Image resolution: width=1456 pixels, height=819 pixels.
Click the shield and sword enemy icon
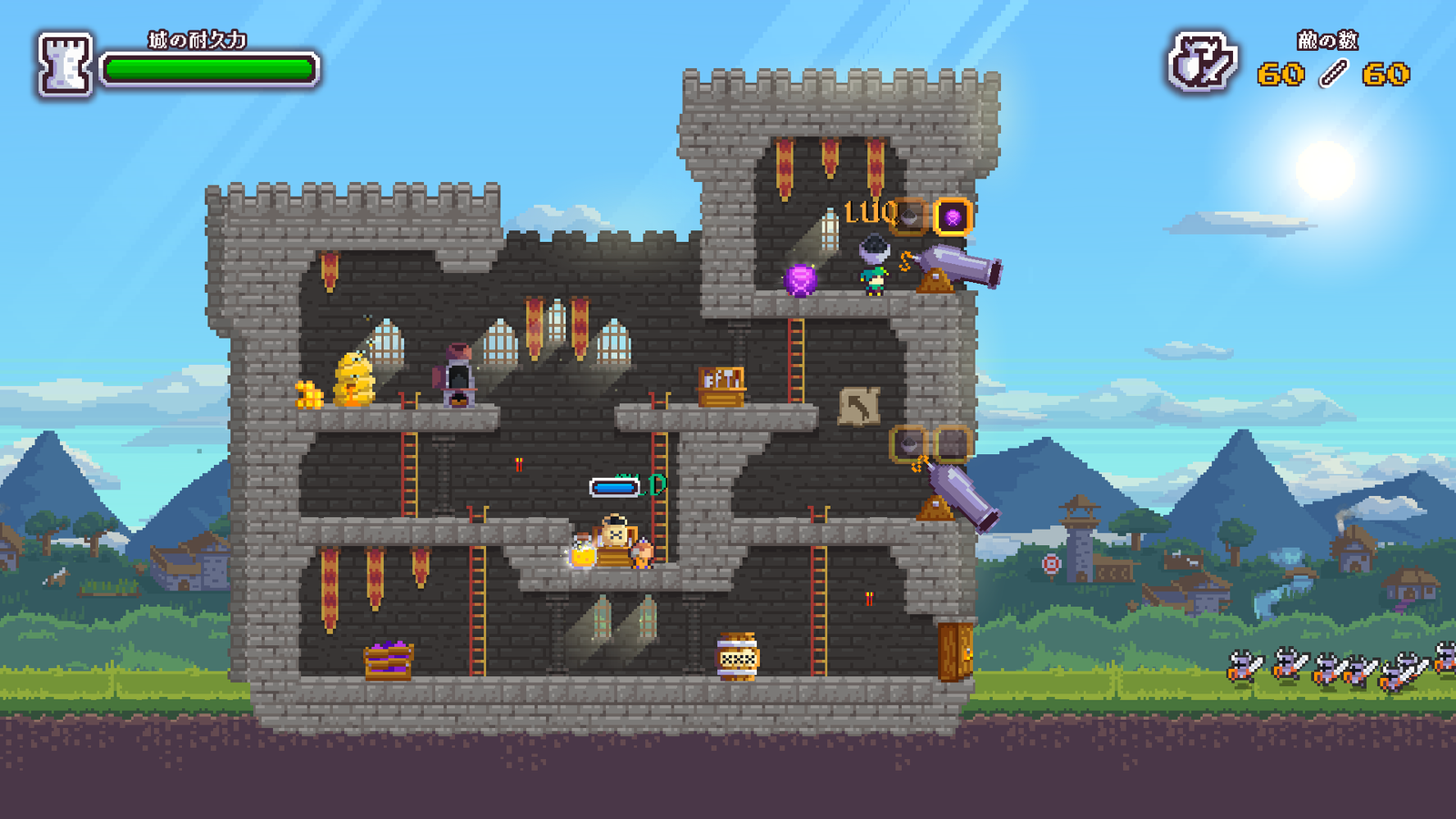pos(1202,63)
